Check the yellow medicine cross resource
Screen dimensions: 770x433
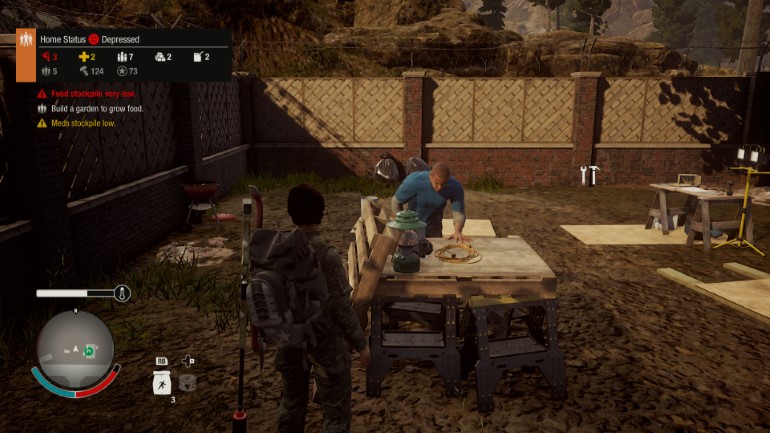pyautogui.click(x=84, y=57)
